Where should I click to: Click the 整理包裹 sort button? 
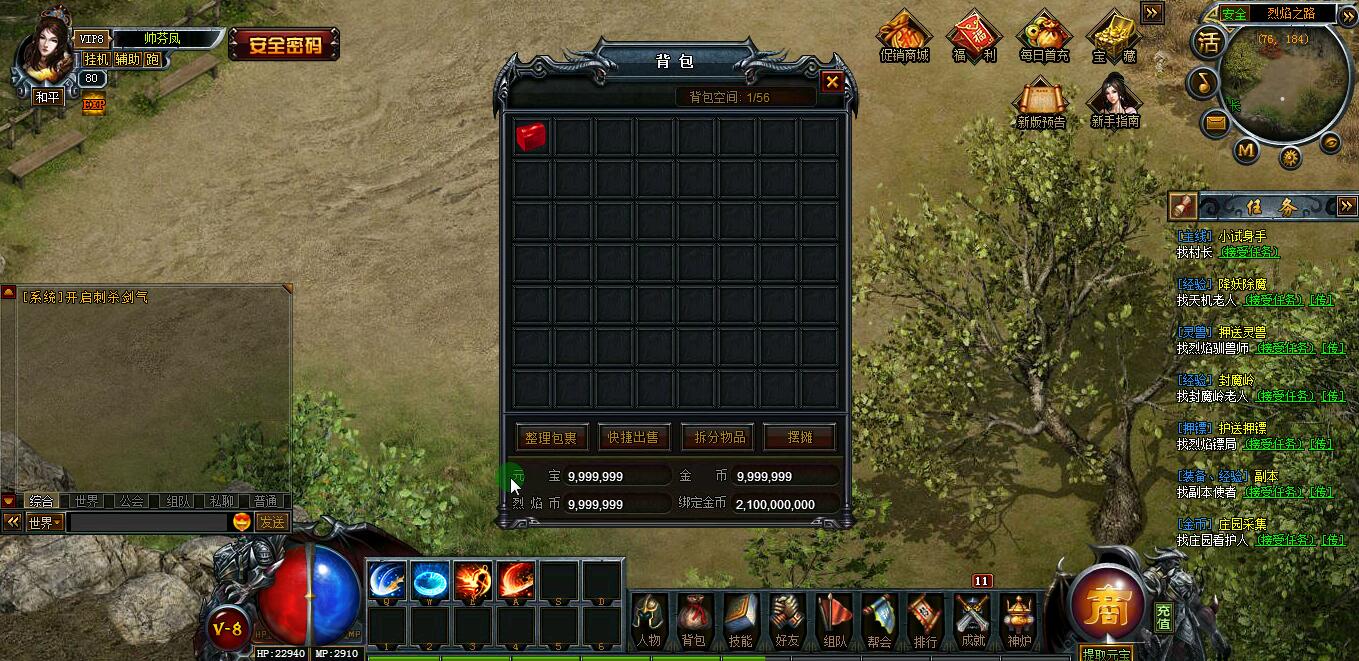(x=551, y=437)
